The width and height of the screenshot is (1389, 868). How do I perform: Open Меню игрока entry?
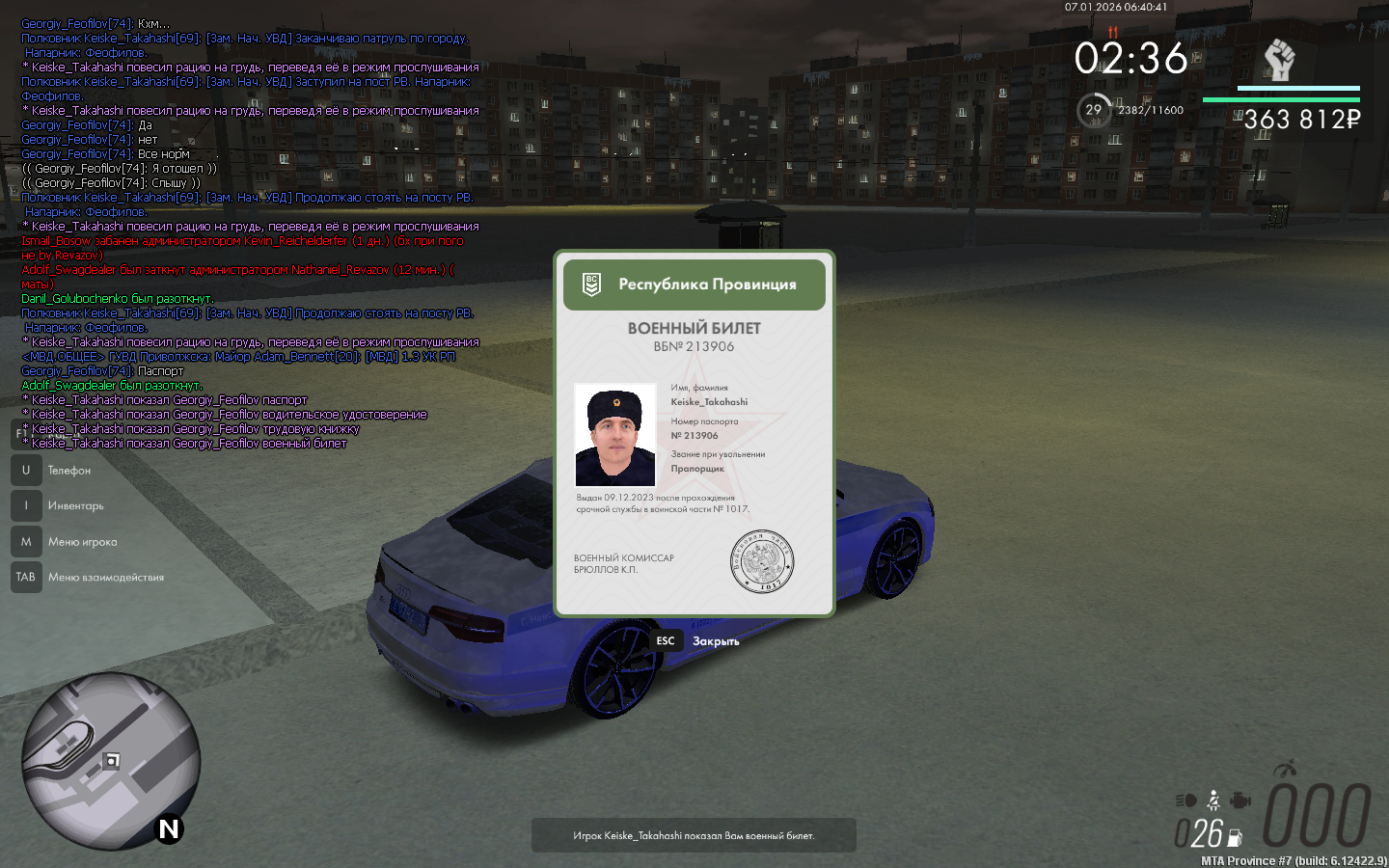pyautogui.click(x=82, y=542)
